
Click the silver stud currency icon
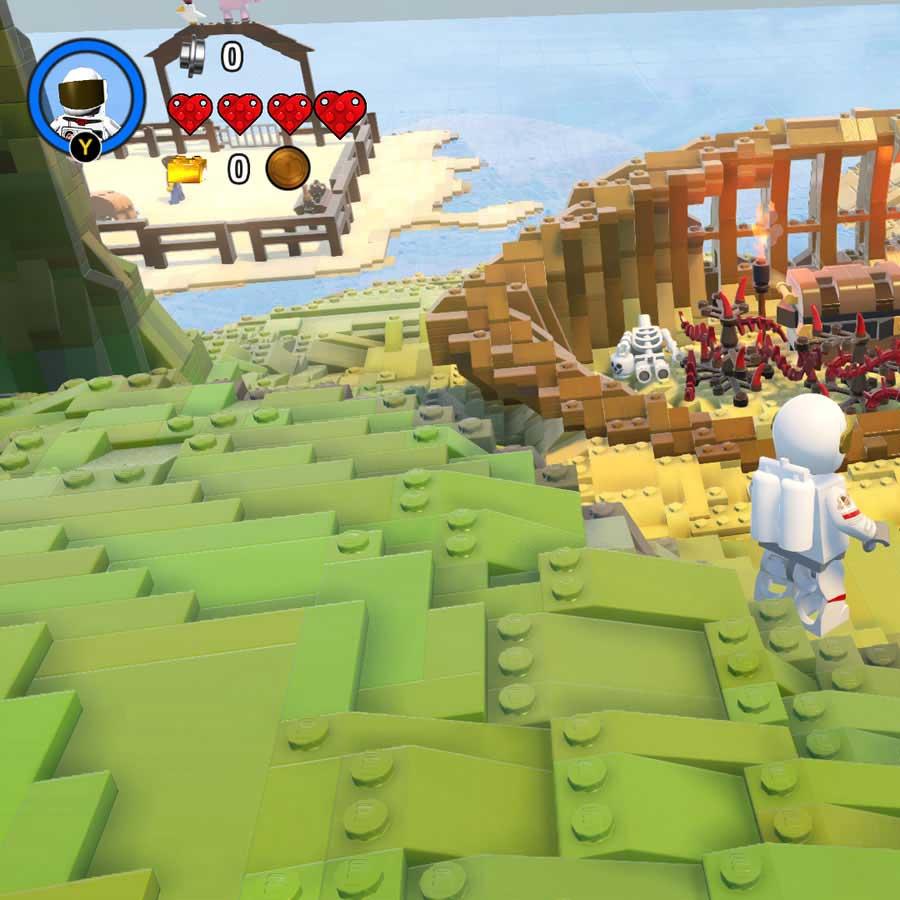192,56
